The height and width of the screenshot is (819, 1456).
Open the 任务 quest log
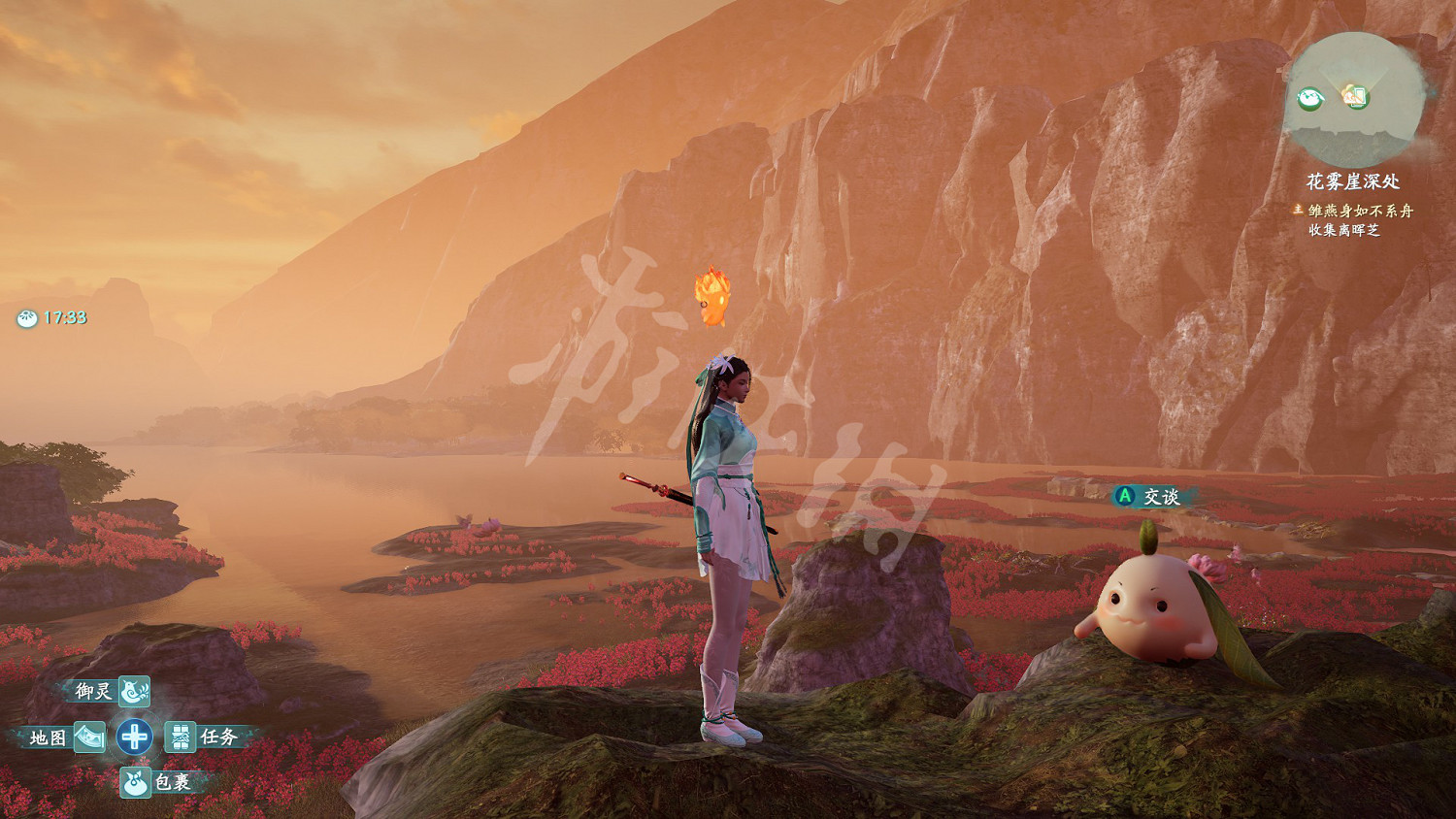(x=181, y=737)
